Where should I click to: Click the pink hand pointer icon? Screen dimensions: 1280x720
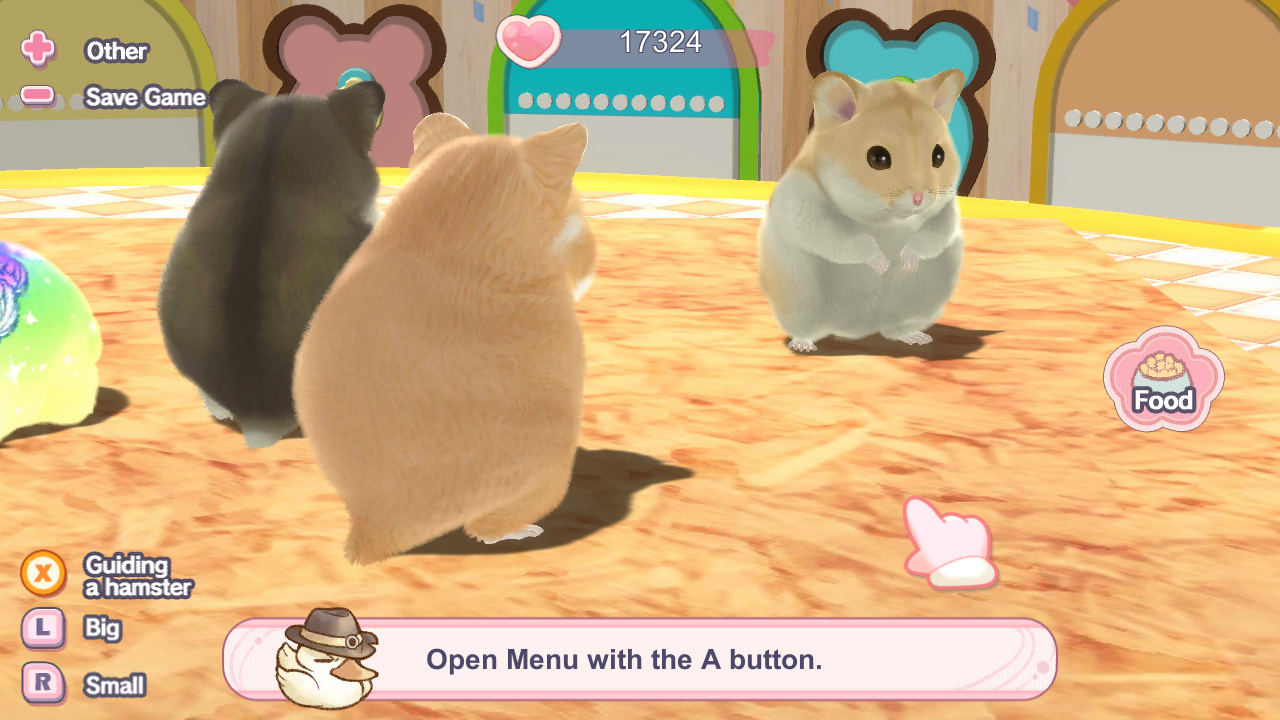(x=950, y=540)
